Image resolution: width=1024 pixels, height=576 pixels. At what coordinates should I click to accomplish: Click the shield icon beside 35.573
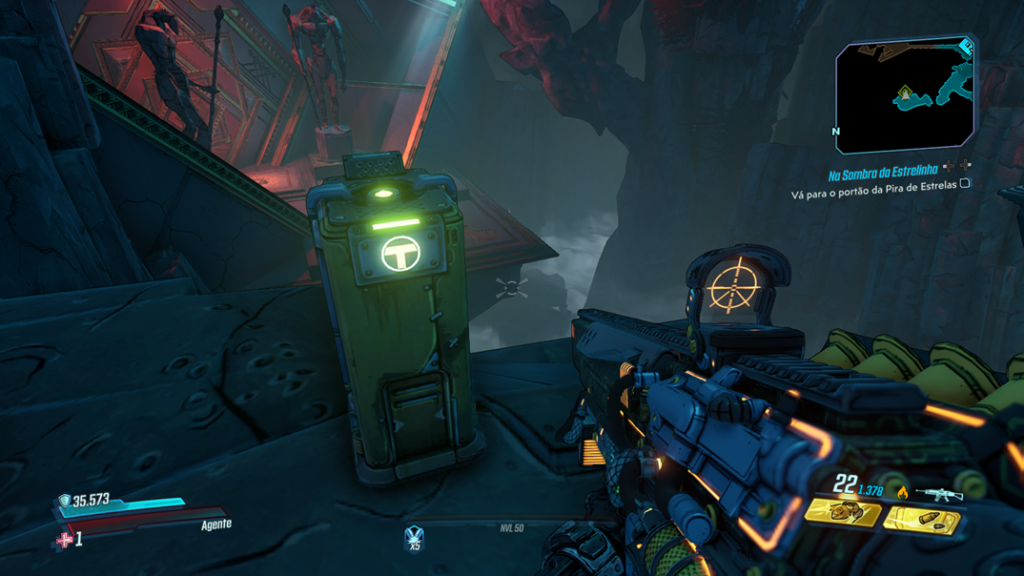click(64, 502)
